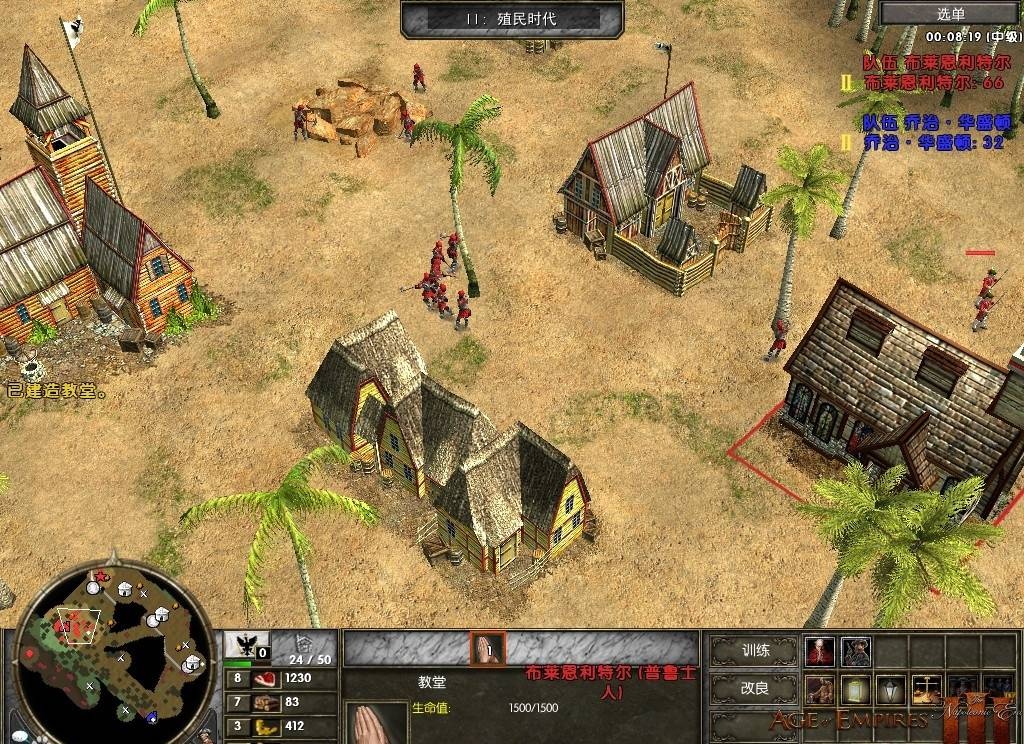
Task: Research the street lamp improvement
Action: [x=891, y=690]
